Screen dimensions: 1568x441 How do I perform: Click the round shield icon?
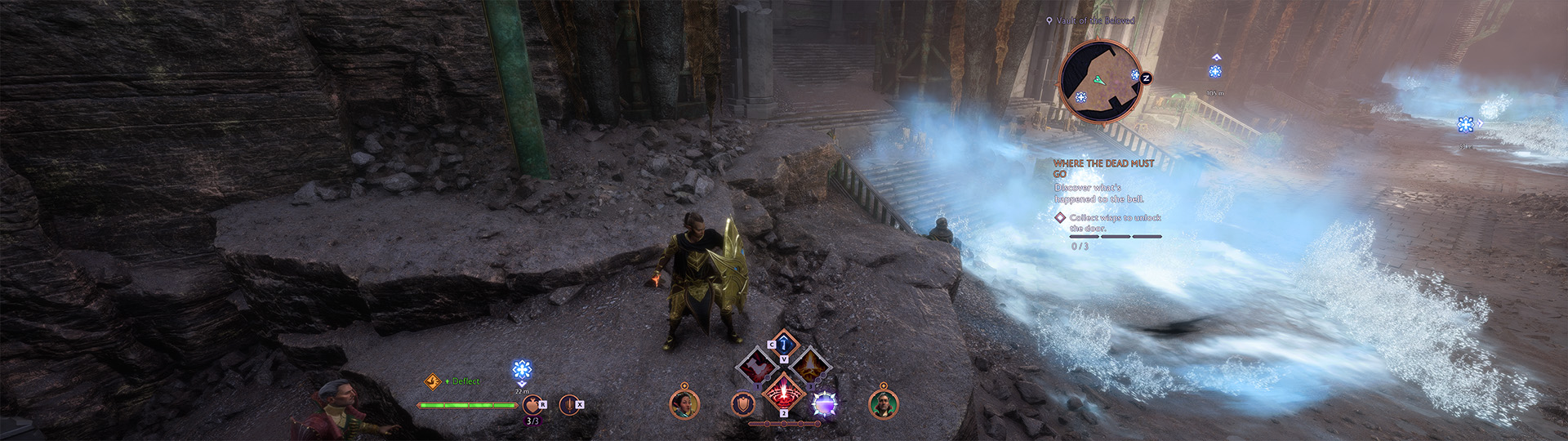pyautogui.click(x=742, y=404)
